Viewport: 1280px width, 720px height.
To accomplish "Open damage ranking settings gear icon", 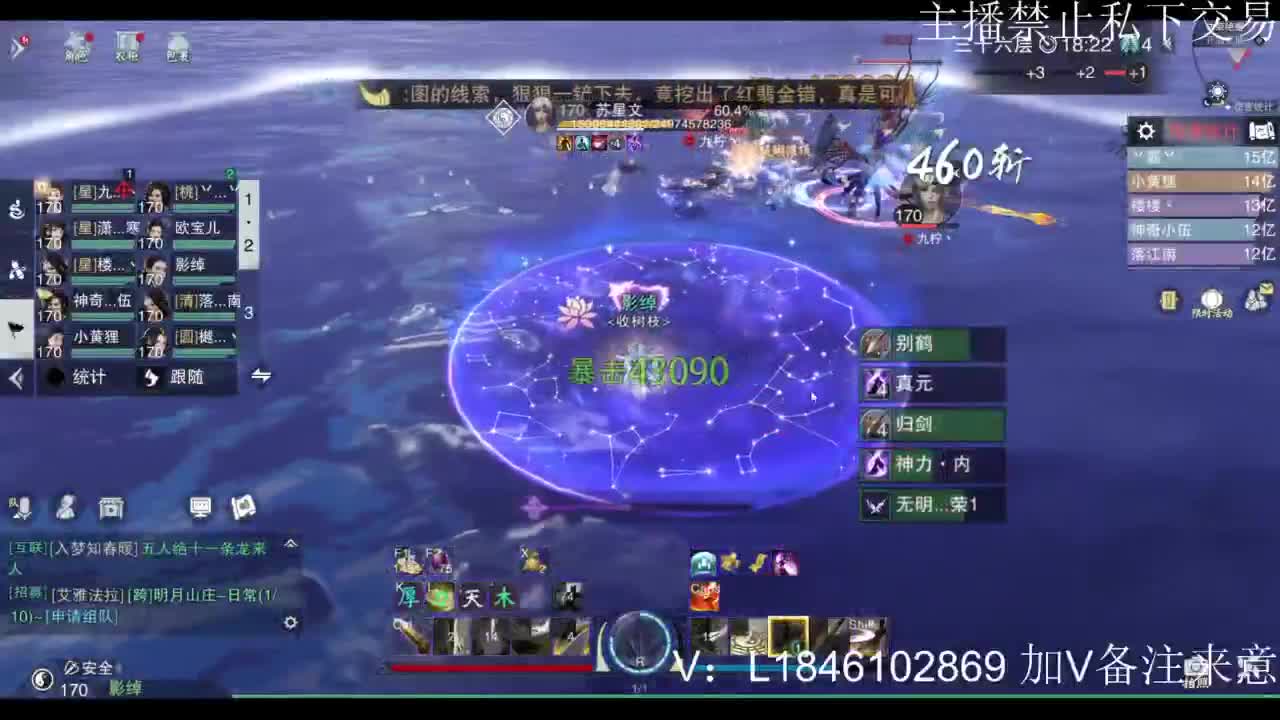I will 1145,130.
